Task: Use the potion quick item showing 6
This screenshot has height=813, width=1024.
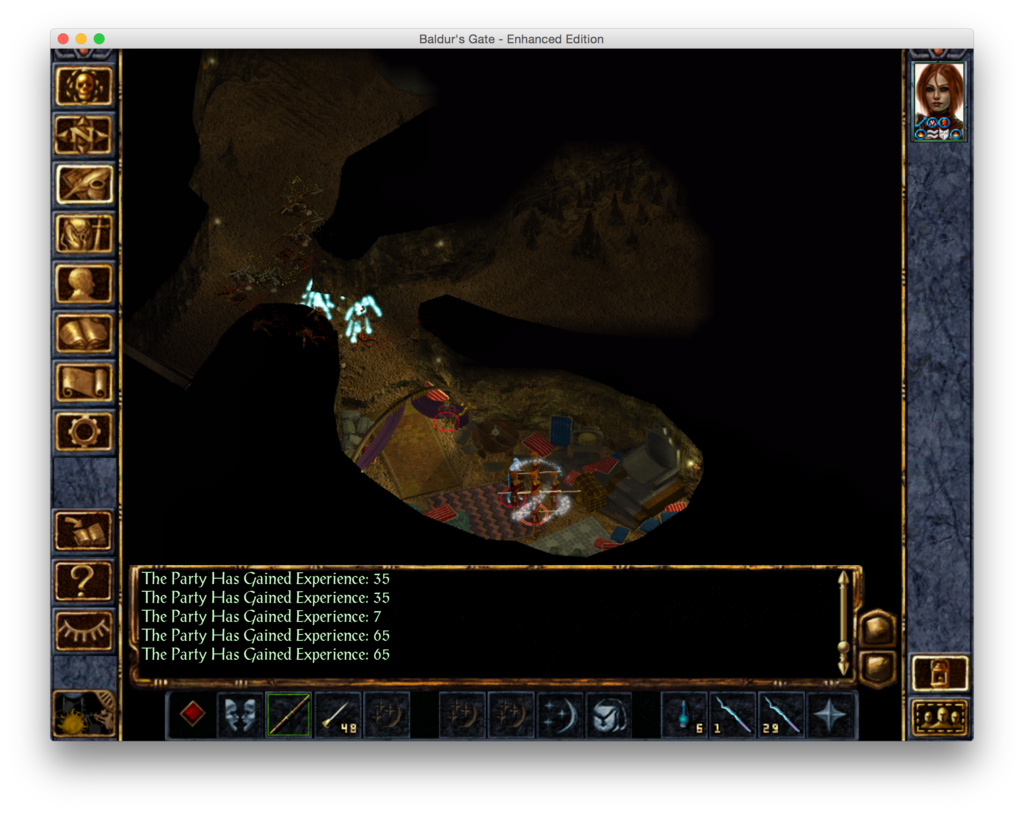Action: [685, 715]
